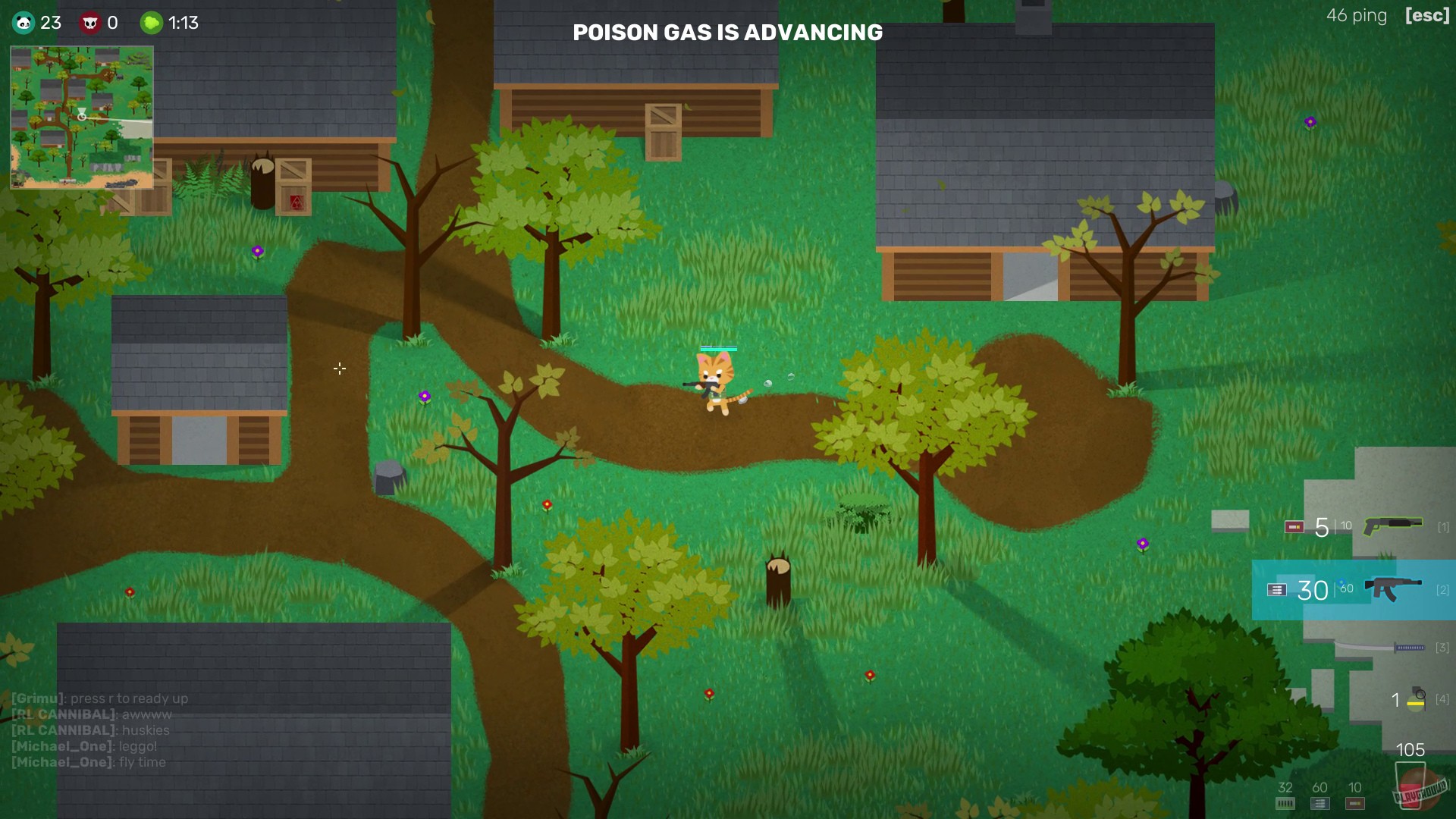Select the katana in slot 3

1381,646
